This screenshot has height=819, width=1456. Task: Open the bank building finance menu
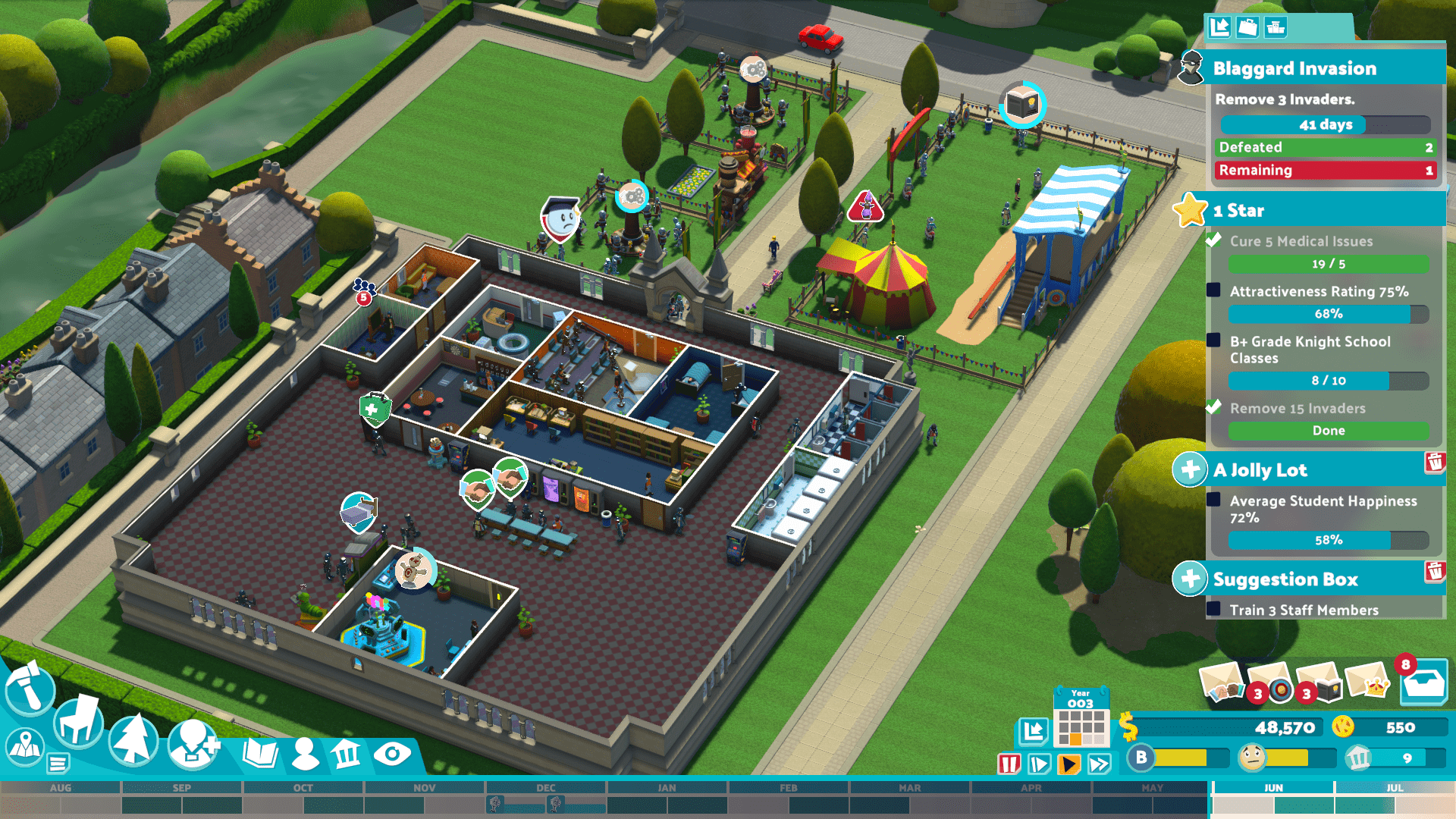pyautogui.click(x=347, y=754)
